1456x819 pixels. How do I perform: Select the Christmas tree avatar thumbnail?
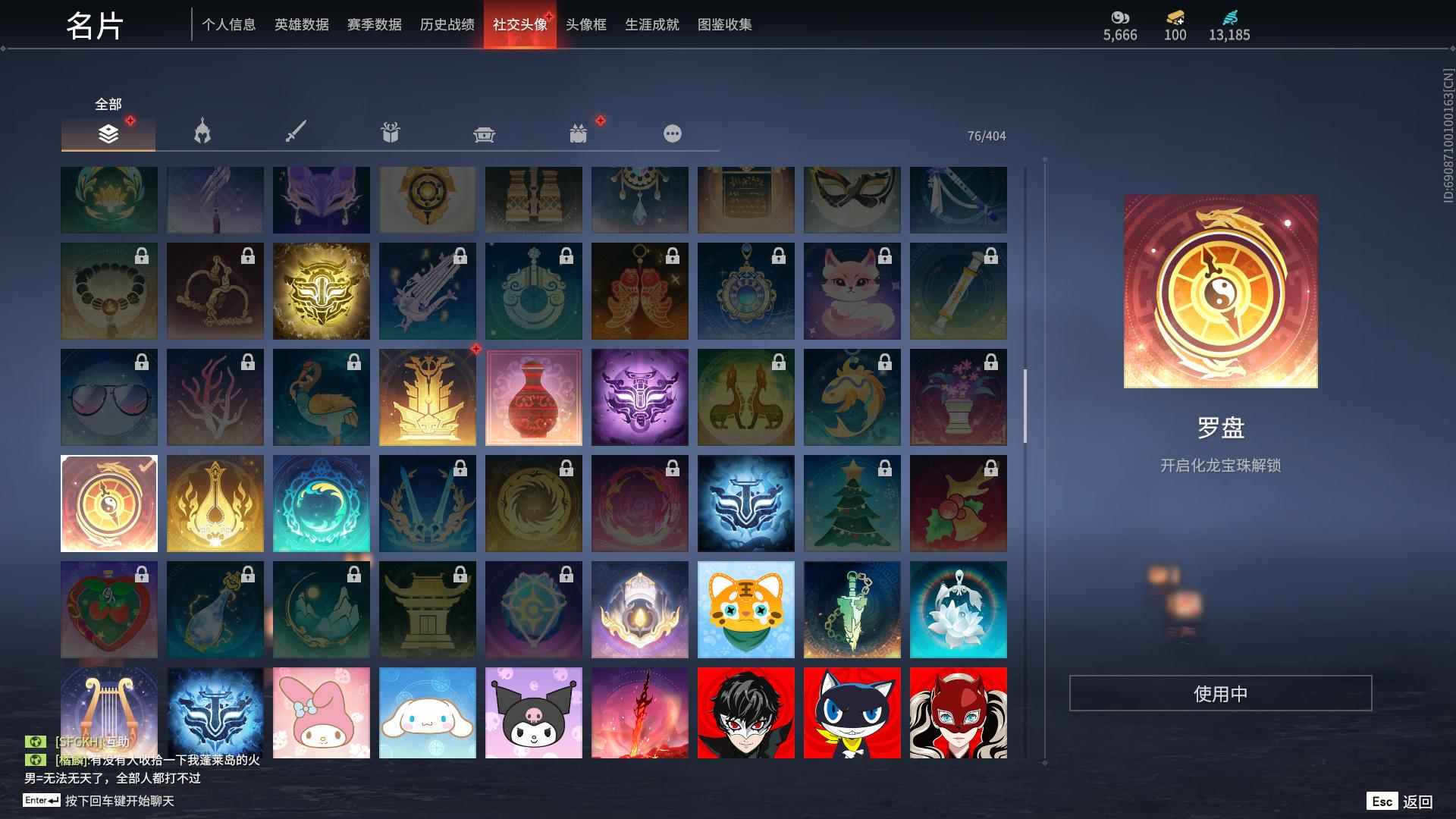tap(852, 503)
